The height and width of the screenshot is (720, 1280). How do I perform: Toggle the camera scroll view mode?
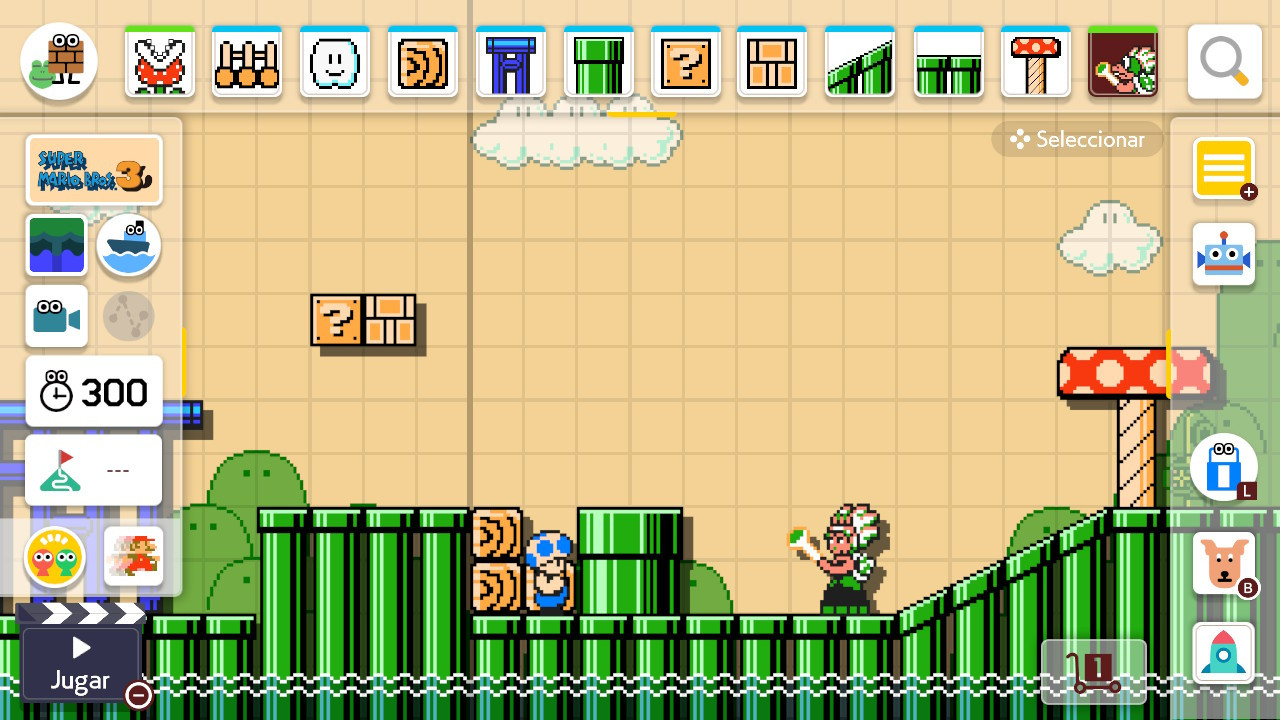pos(56,316)
